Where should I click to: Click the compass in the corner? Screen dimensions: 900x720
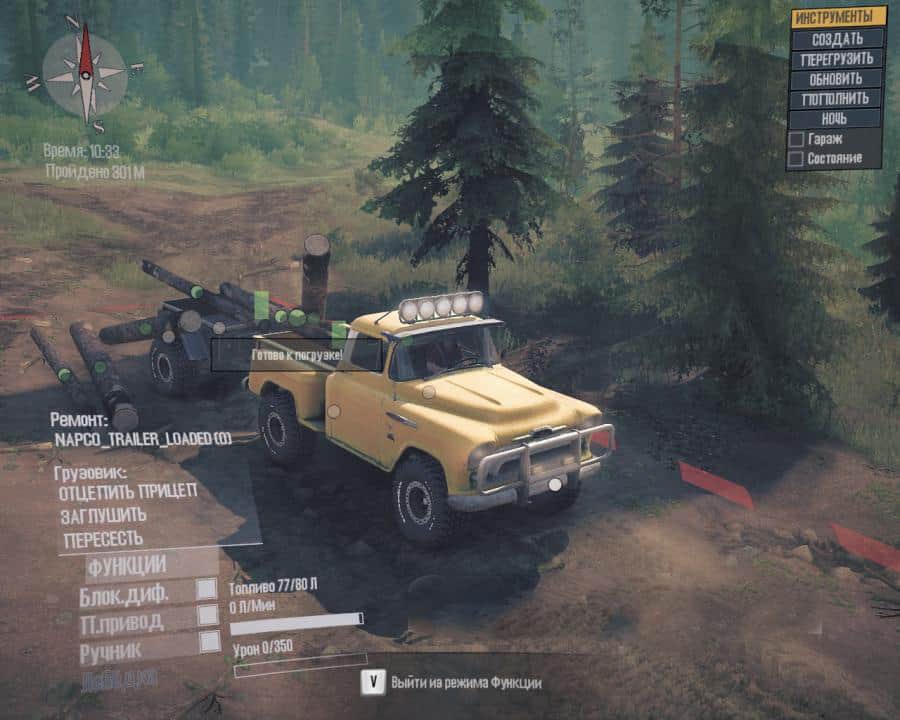coord(86,73)
